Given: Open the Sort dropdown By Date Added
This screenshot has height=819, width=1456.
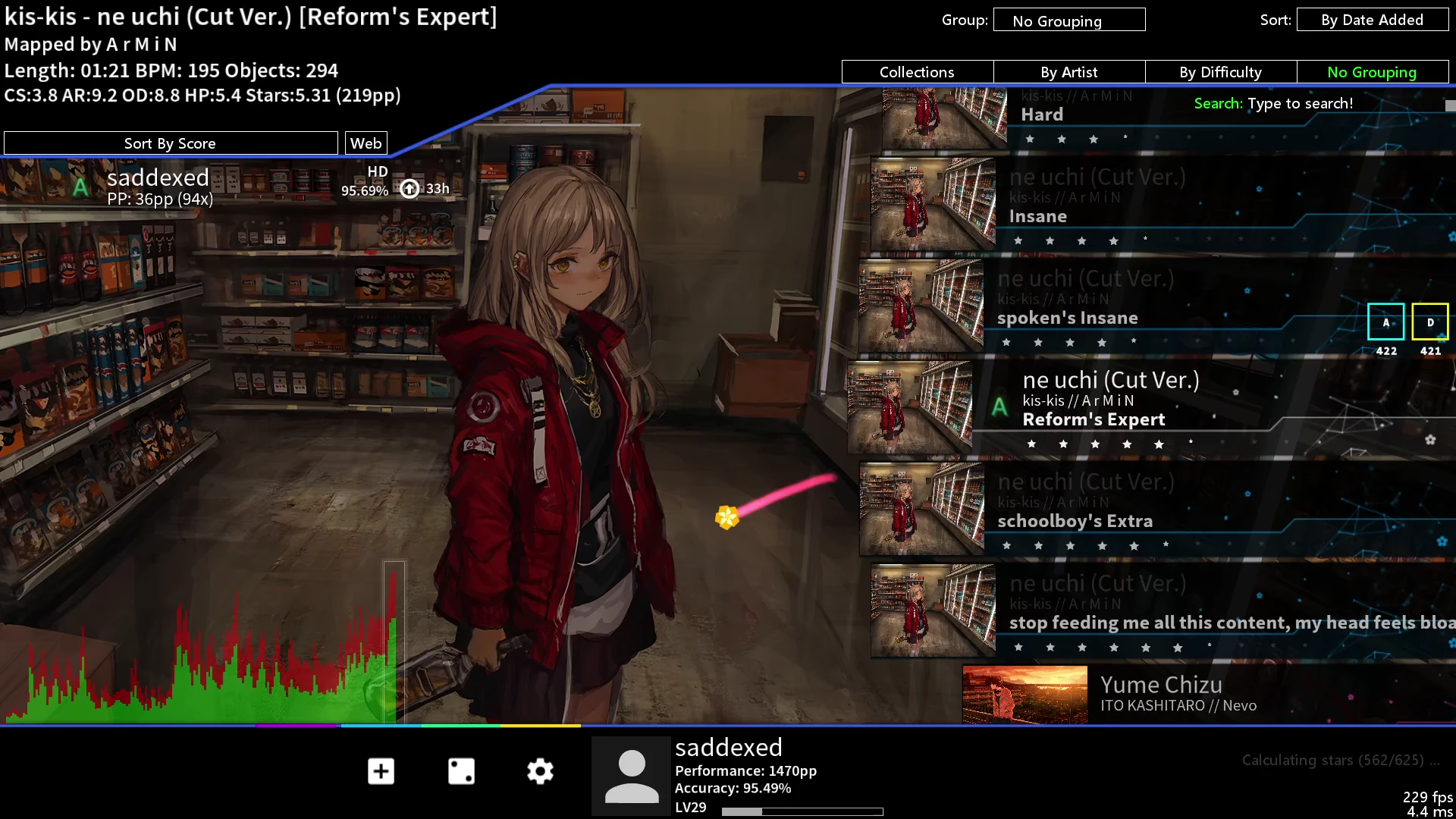Looking at the screenshot, I should (1372, 20).
